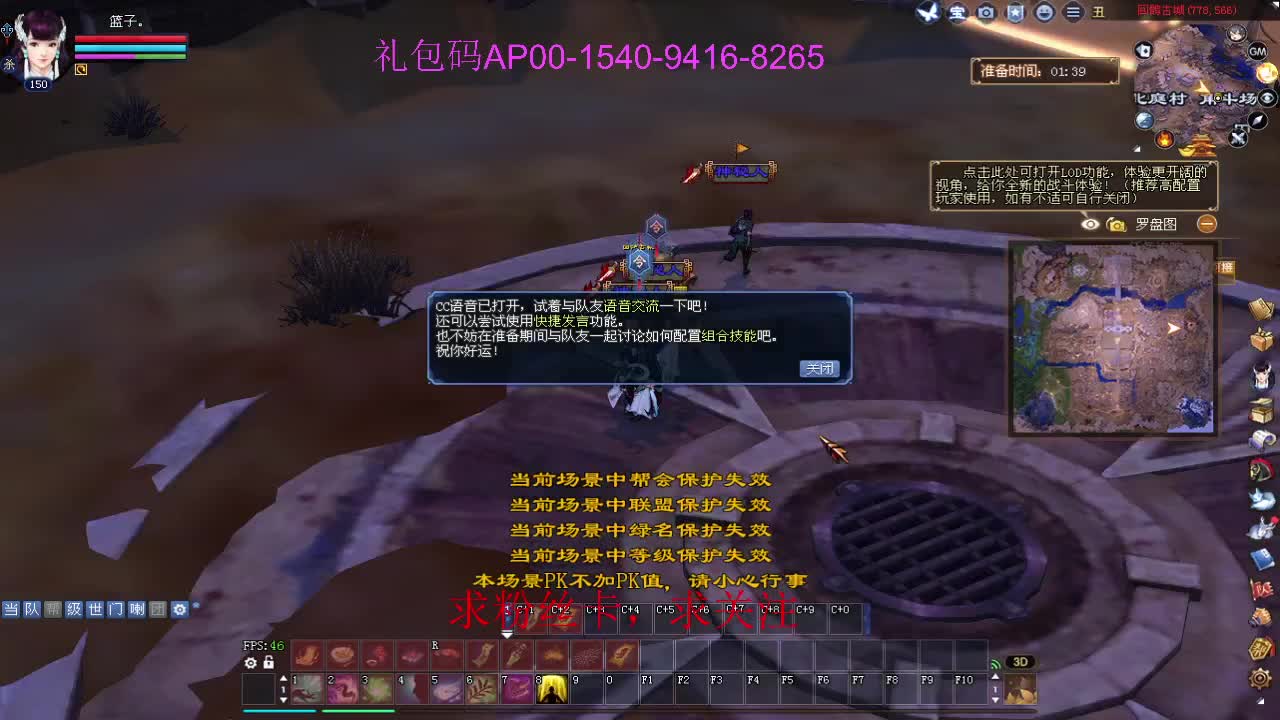Toggle the eye icon next to 罗盘图
This screenshot has width=1280, height=720.
(x=1089, y=224)
